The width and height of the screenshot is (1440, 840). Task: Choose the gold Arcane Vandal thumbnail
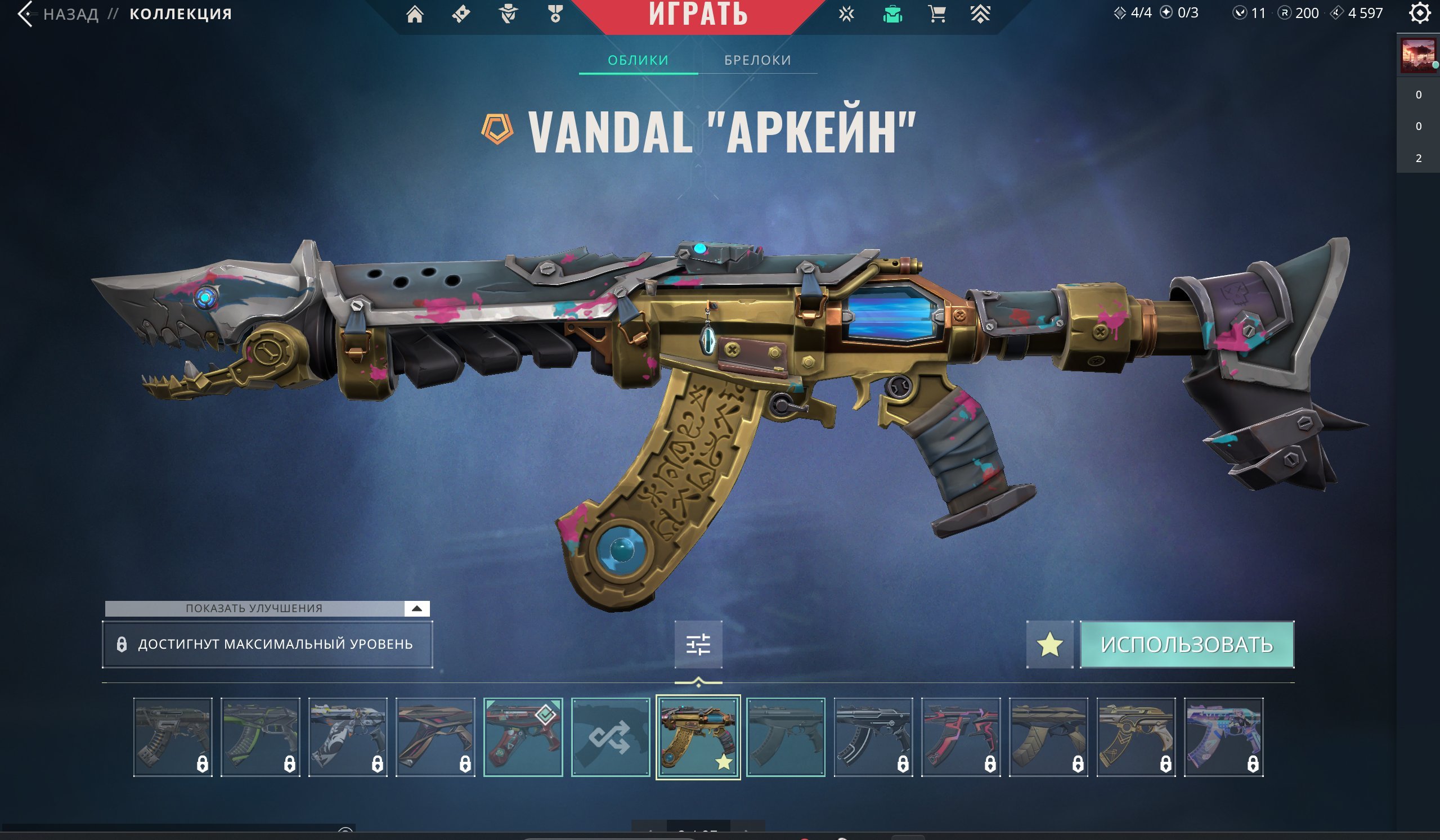coord(698,736)
